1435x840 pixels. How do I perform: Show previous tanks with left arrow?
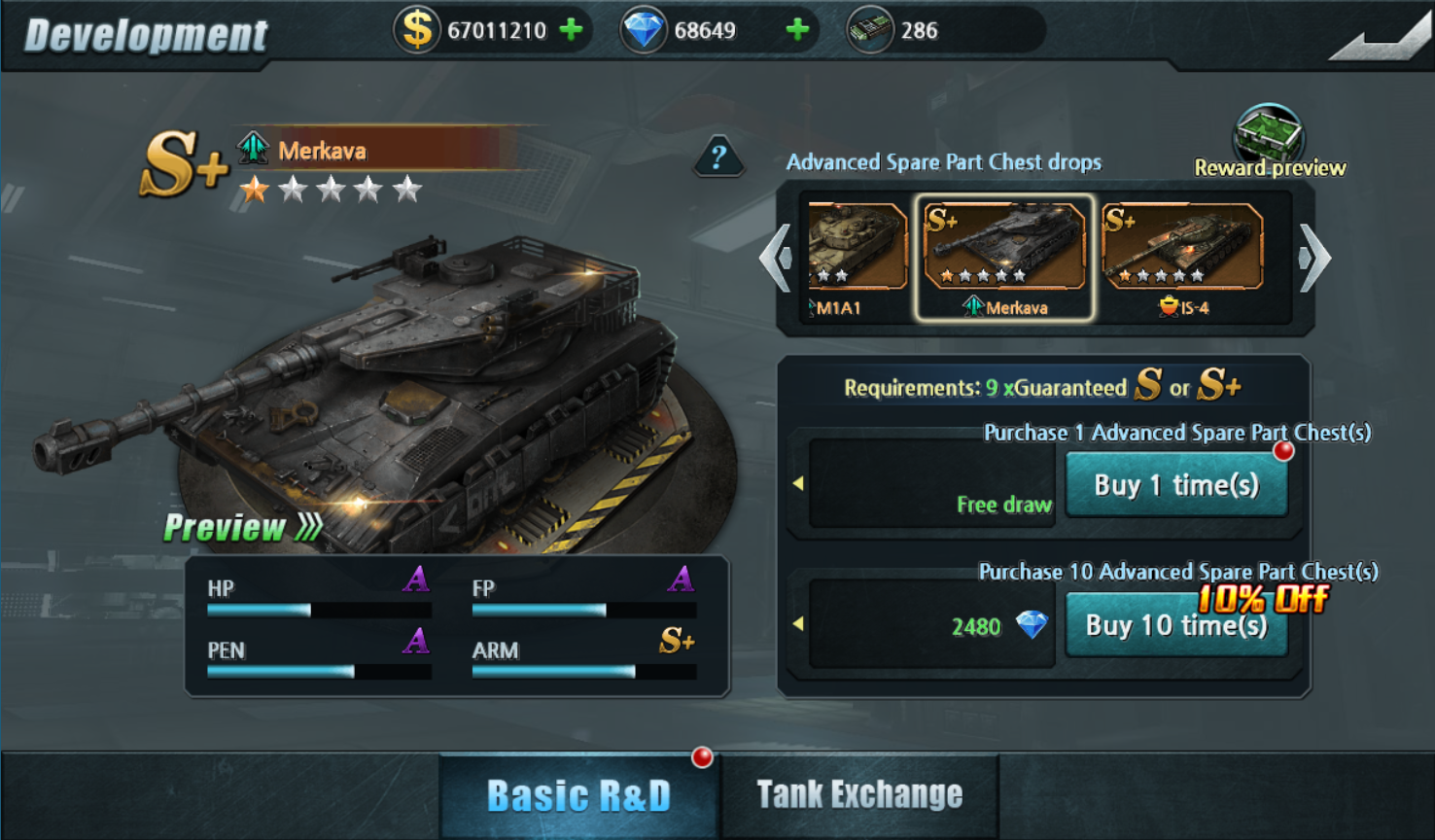coord(777,258)
